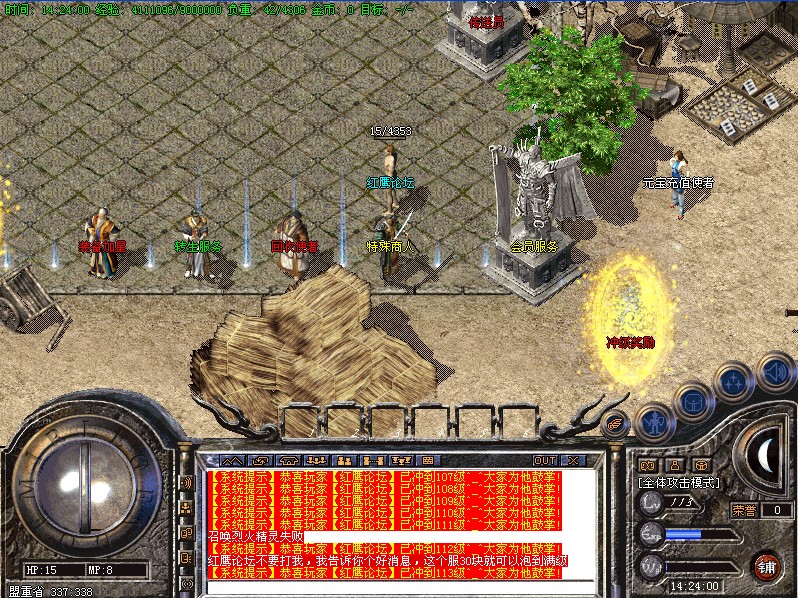Open the round humanoid figure button
The image size is (798, 598).
coord(653,421)
